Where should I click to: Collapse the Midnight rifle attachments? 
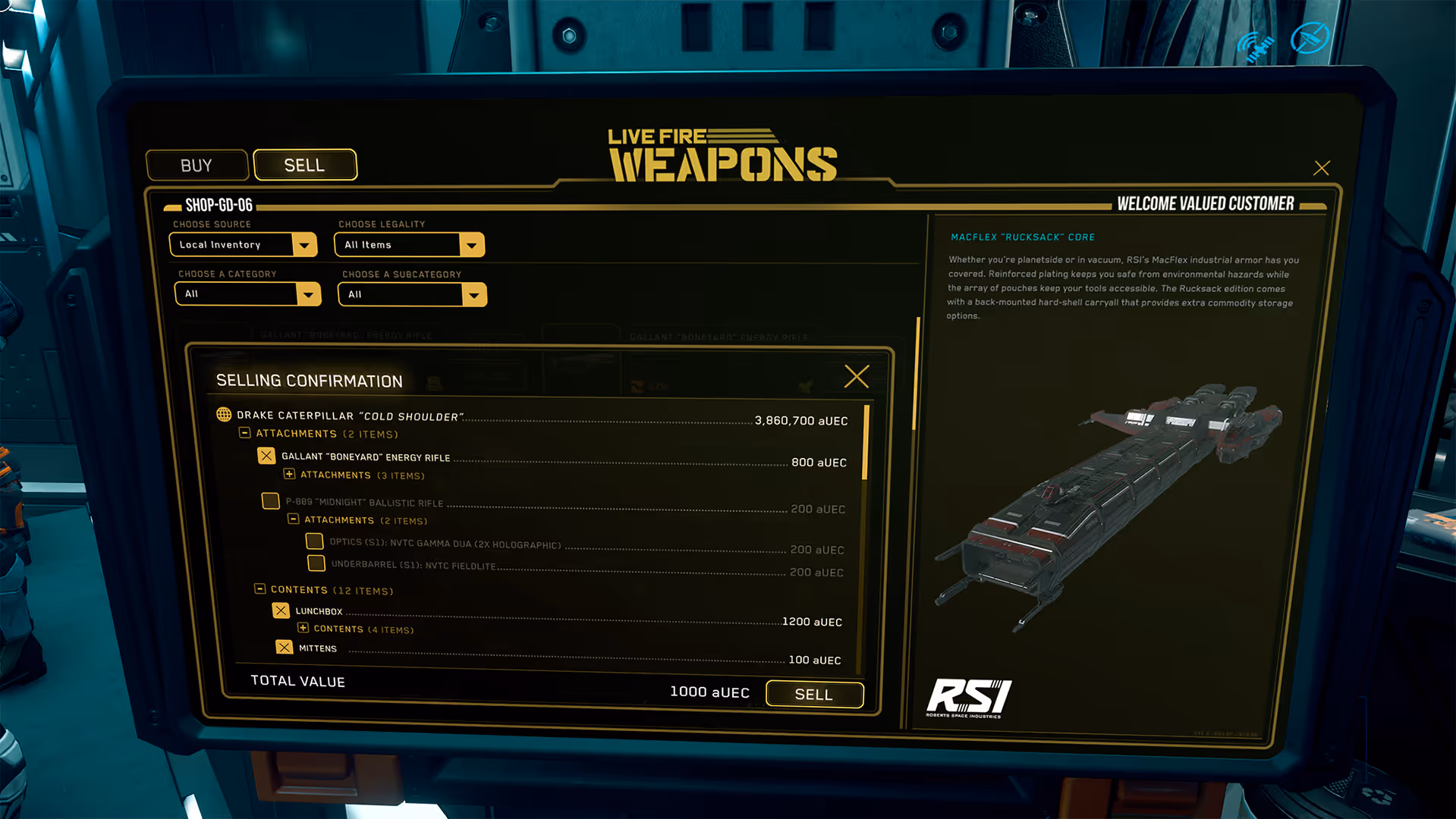click(x=293, y=519)
